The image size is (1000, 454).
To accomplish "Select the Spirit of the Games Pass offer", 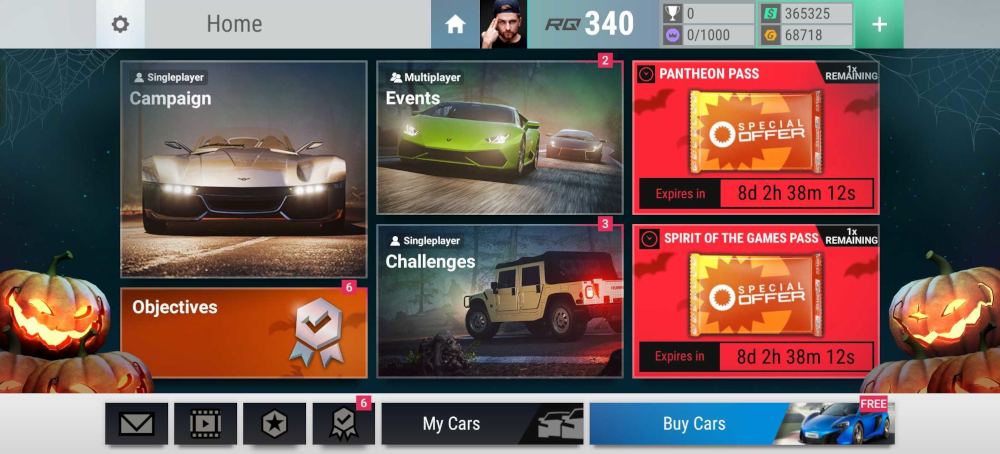I will click(755, 301).
